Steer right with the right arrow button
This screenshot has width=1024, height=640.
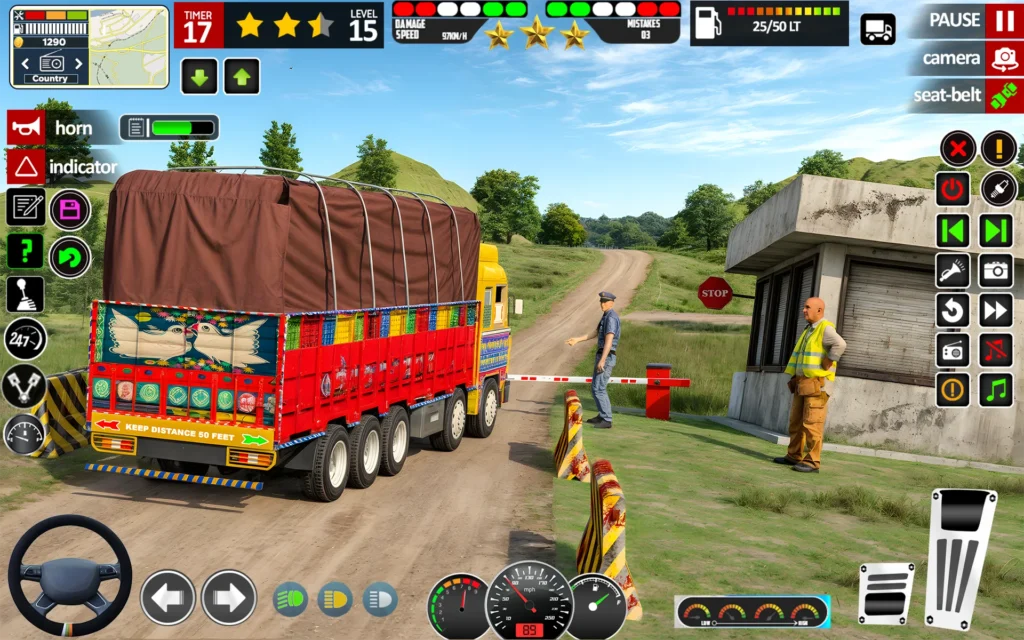(x=229, y=597)
